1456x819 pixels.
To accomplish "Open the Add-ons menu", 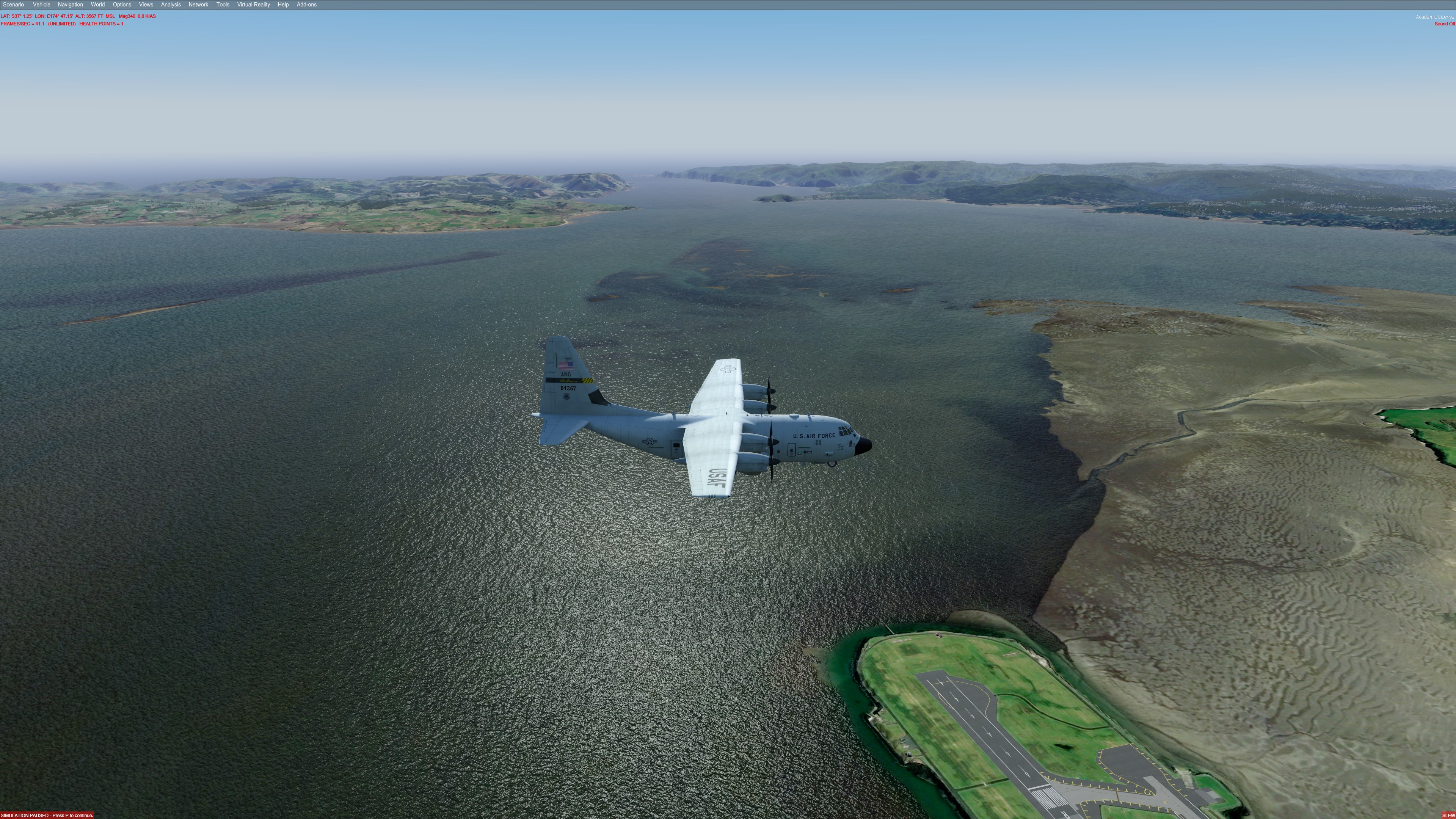I will tap(306, 5).
